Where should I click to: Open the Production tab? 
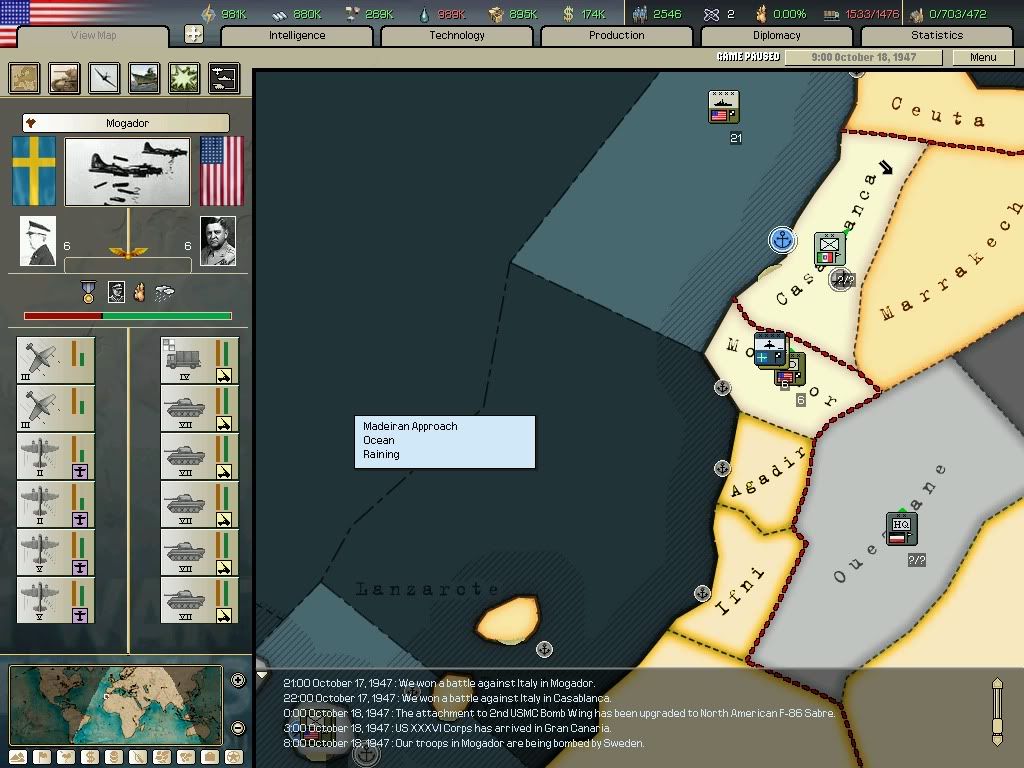616,36
